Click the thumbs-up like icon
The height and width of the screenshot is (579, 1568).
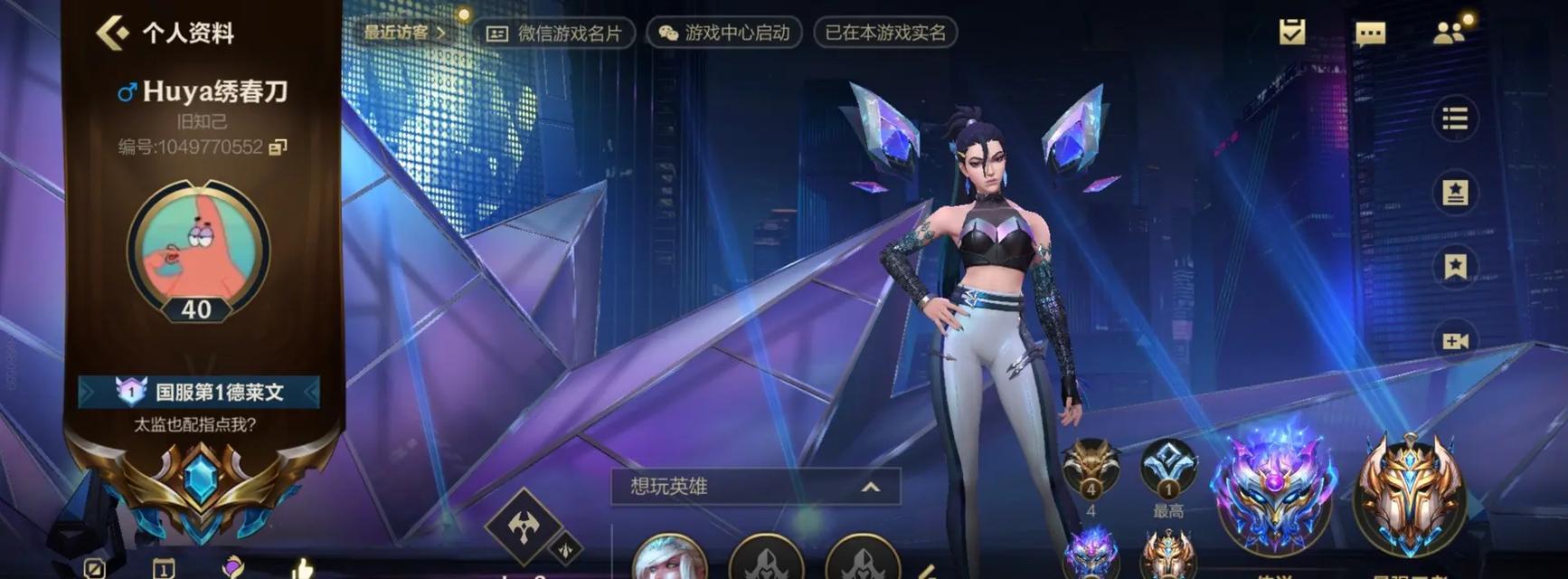pyautogui.click(x=302, y=568)
